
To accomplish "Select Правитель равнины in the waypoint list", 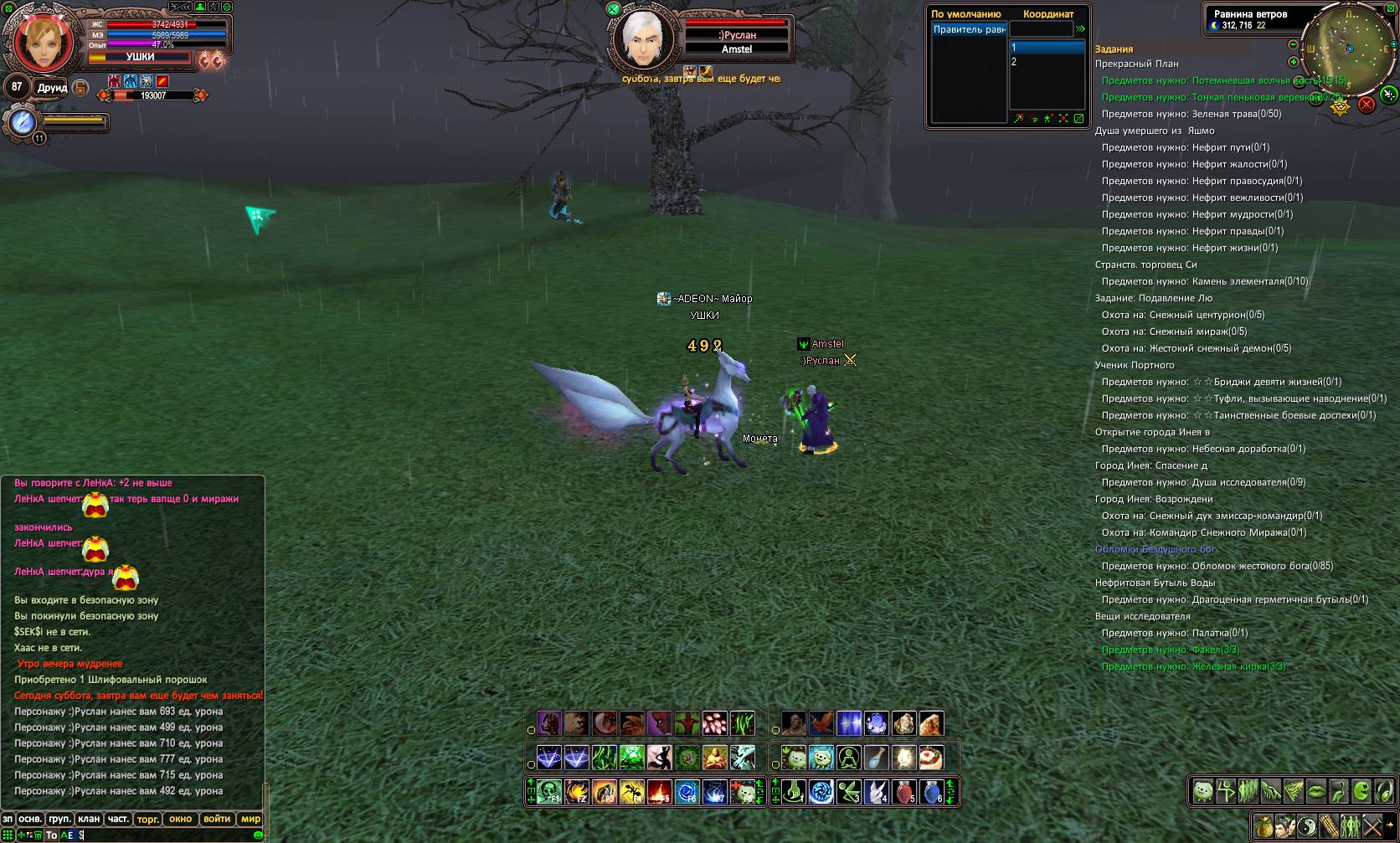I will 970,30.
